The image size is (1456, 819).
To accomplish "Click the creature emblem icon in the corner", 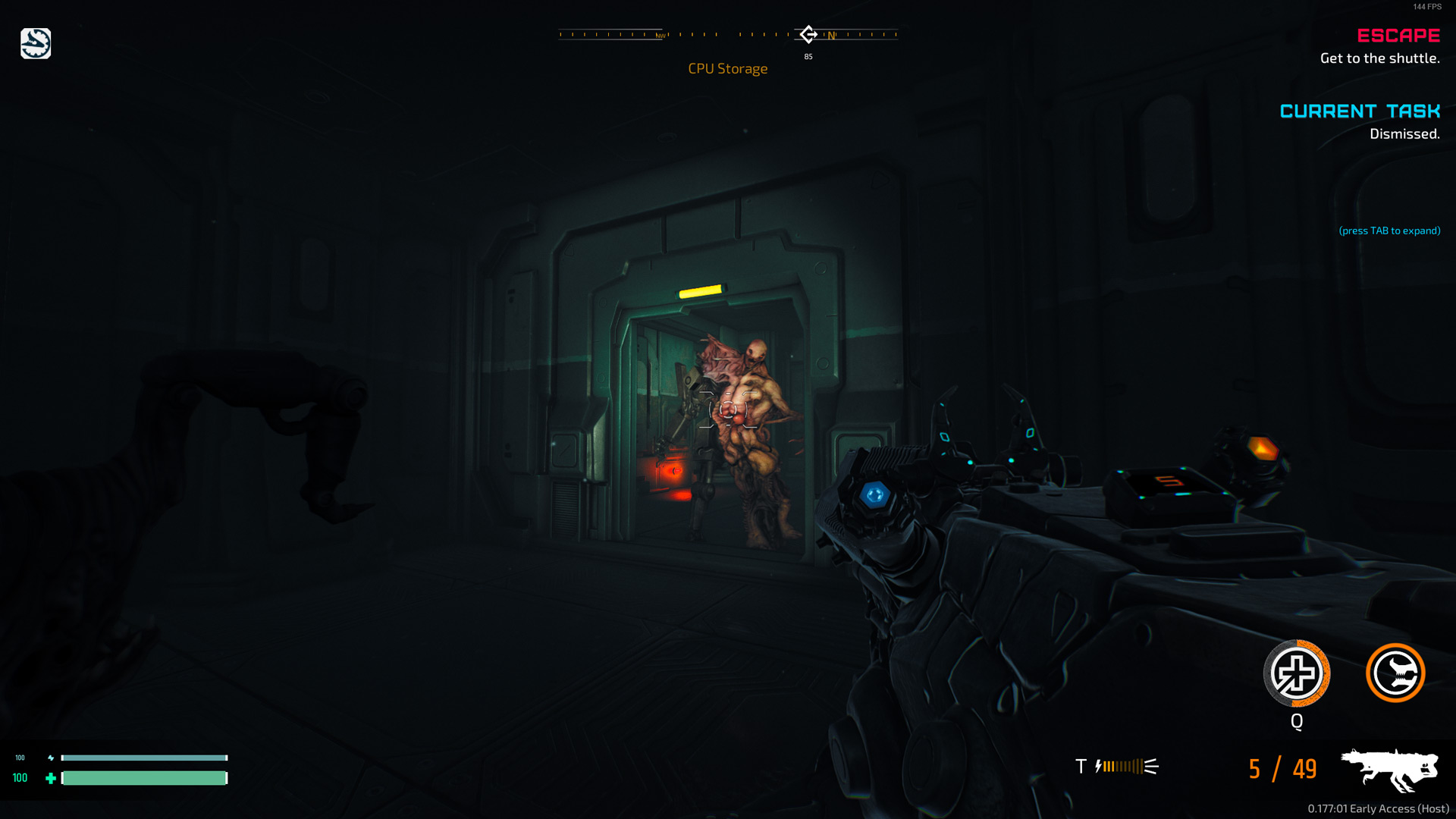I will (x=36, y=44).
